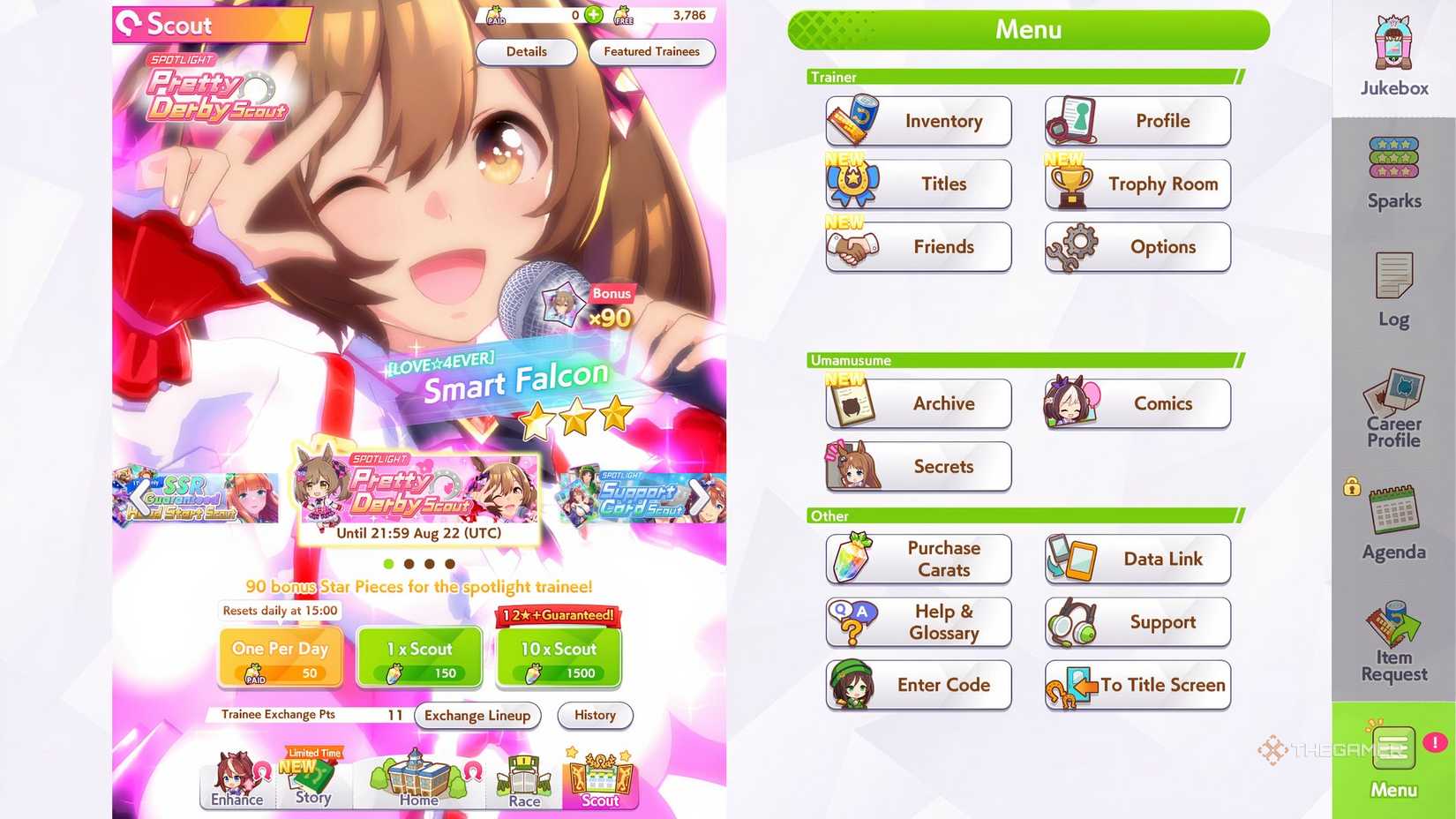
Task: Open your Career Profile
Action: pos(1392,408)
